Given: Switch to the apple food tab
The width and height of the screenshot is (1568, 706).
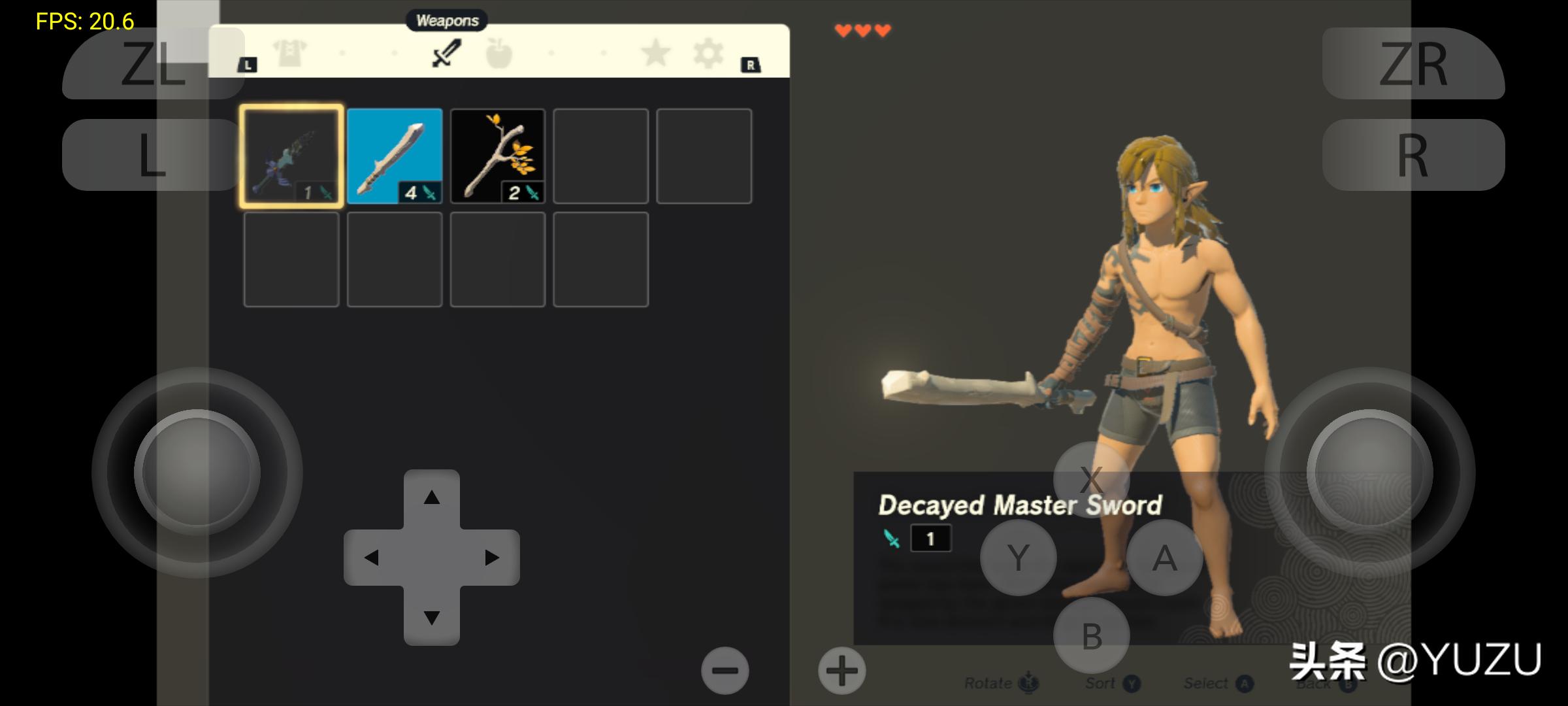Looking at the screenshot, I should pyautogui.click(x=499, y=54).
